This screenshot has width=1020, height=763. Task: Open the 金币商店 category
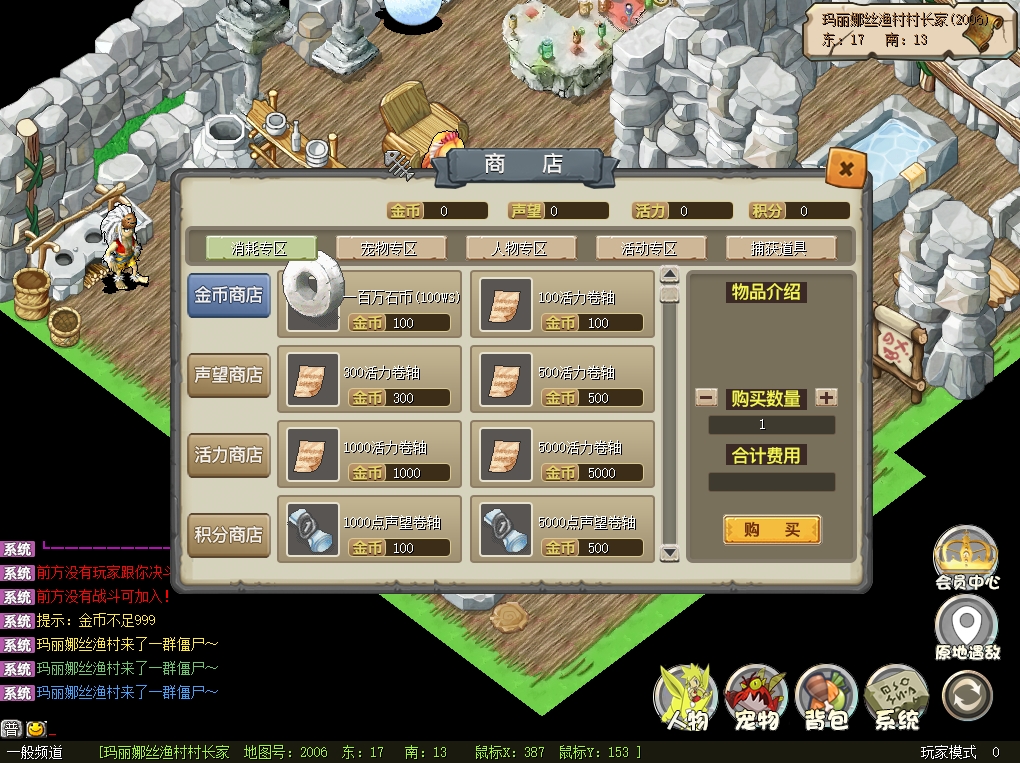point(229,296)
